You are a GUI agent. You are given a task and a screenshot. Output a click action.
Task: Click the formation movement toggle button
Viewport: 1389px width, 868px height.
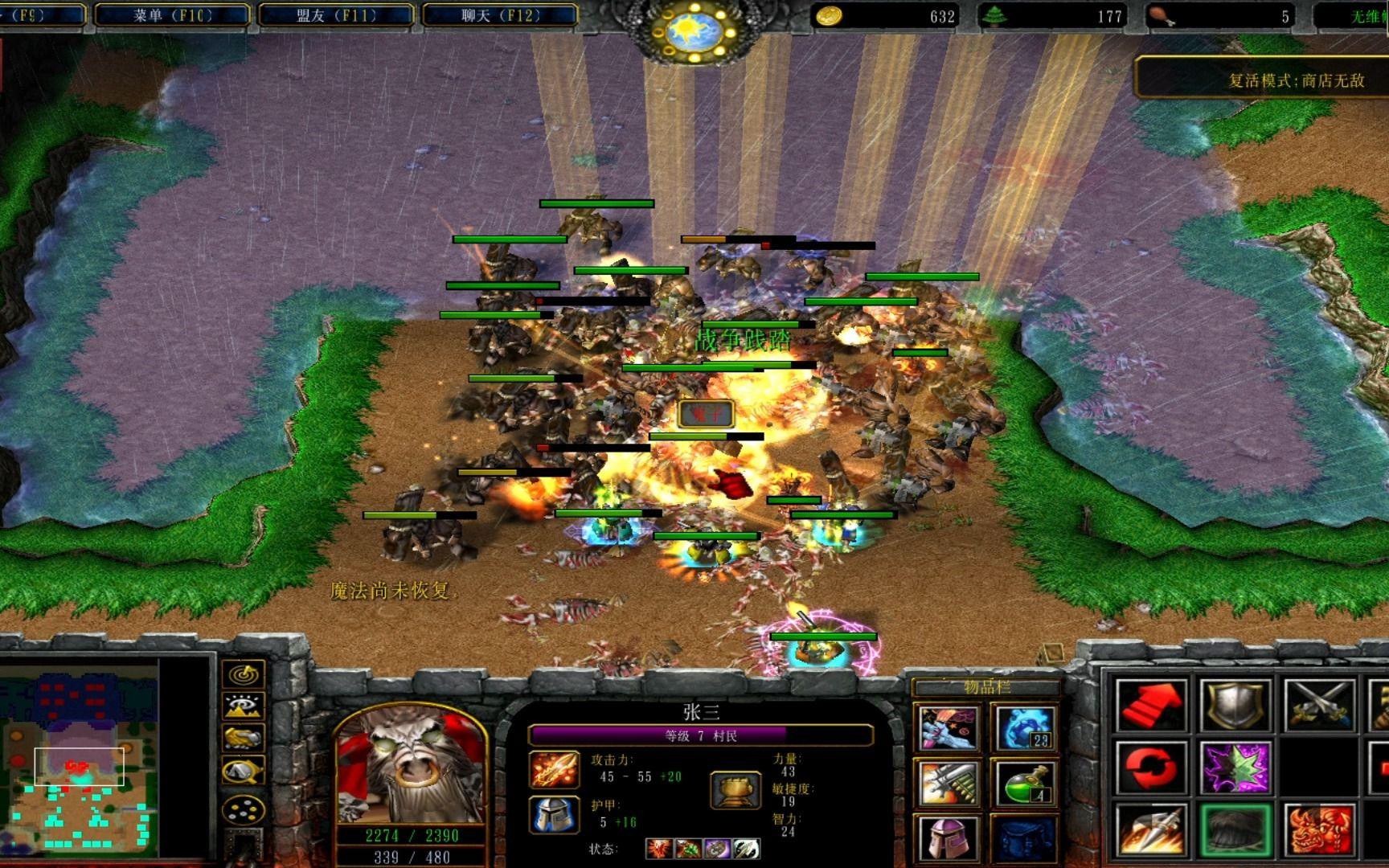243,809
